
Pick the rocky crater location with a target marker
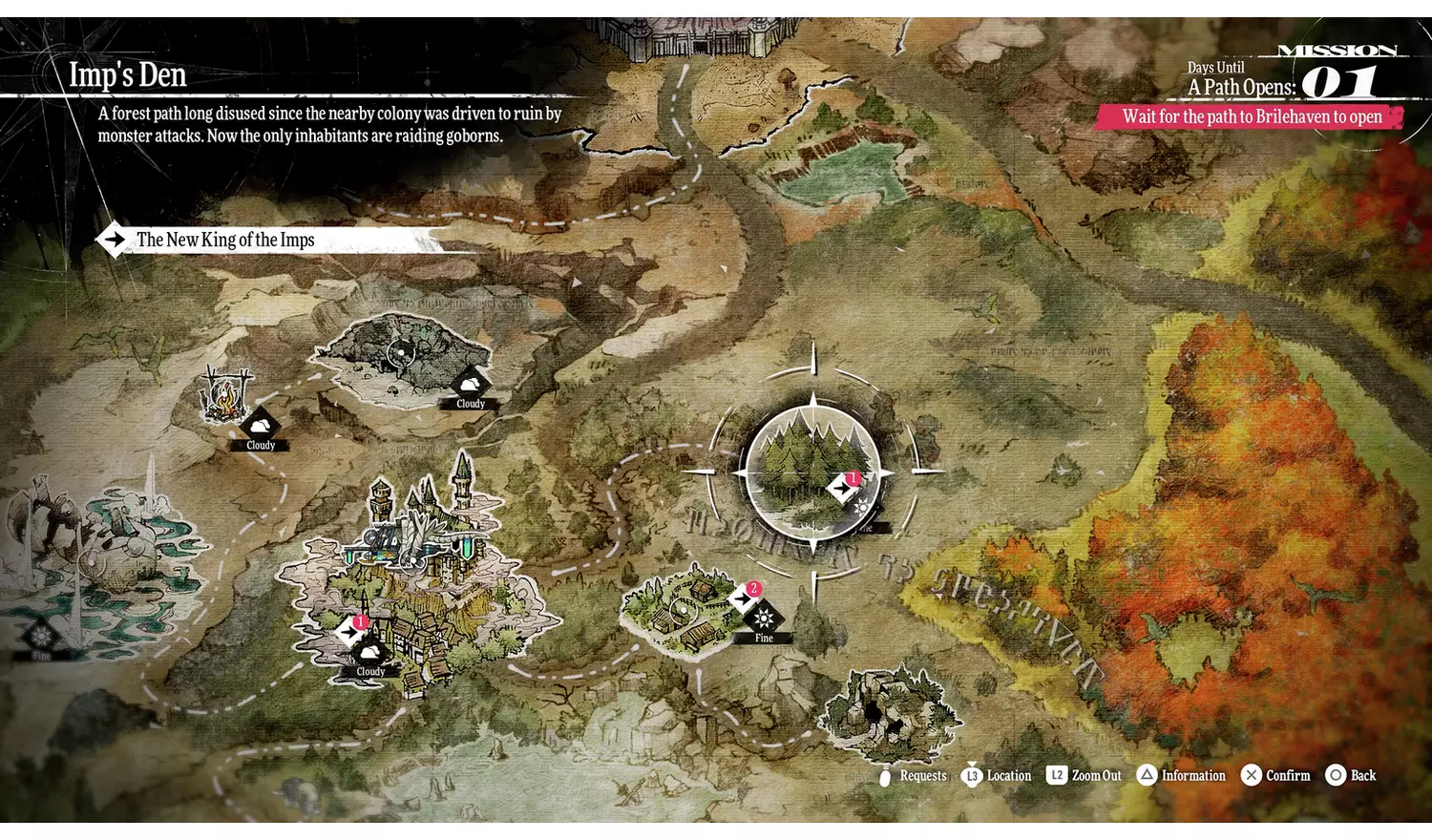(x=401, y=356)
